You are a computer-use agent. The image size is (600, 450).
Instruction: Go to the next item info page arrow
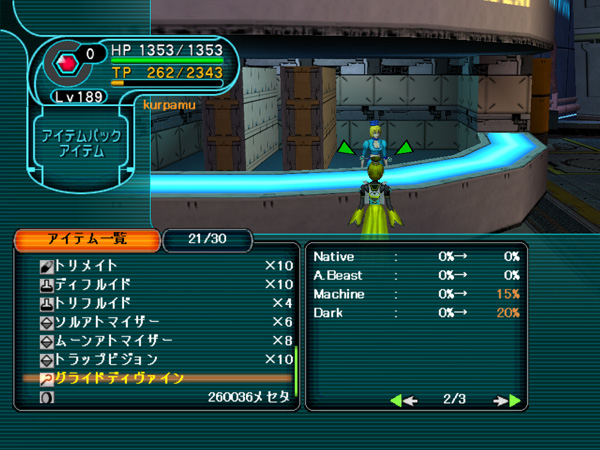tap(507, 401)
